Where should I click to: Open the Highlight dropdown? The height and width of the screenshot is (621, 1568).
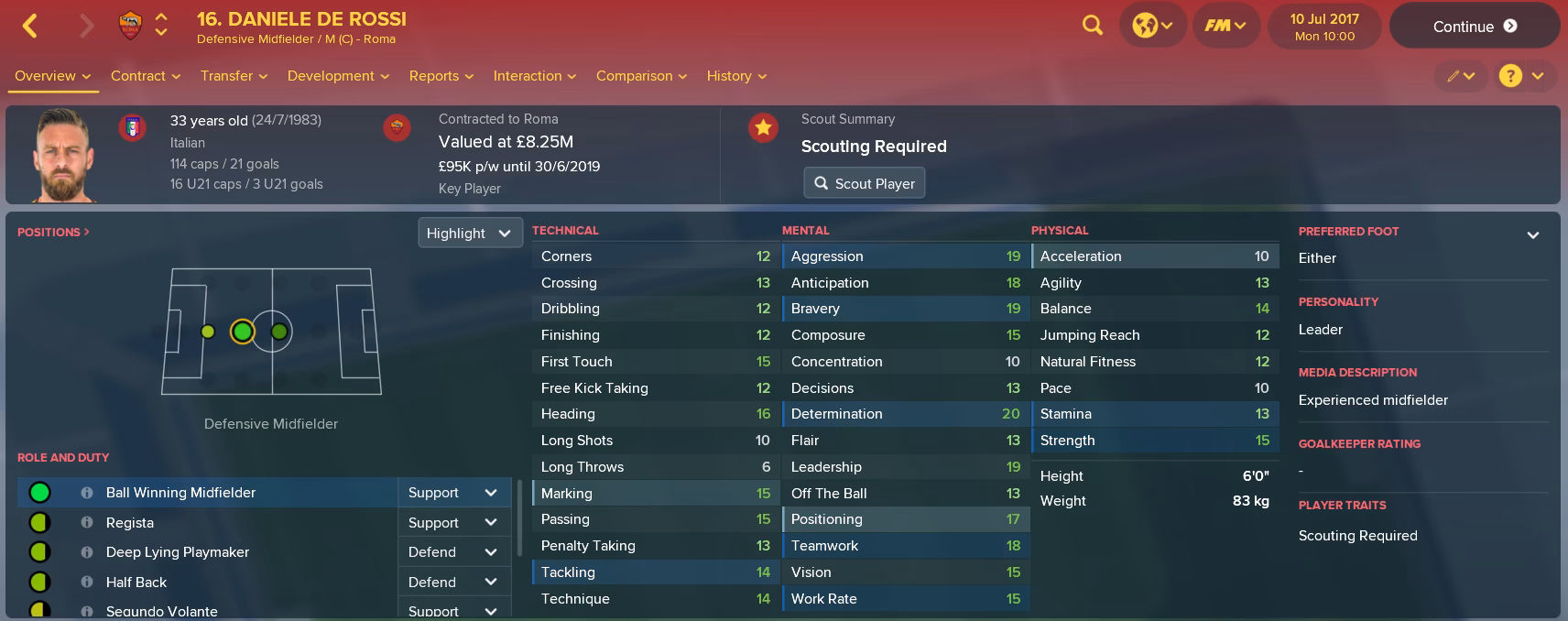click(469, 233)
